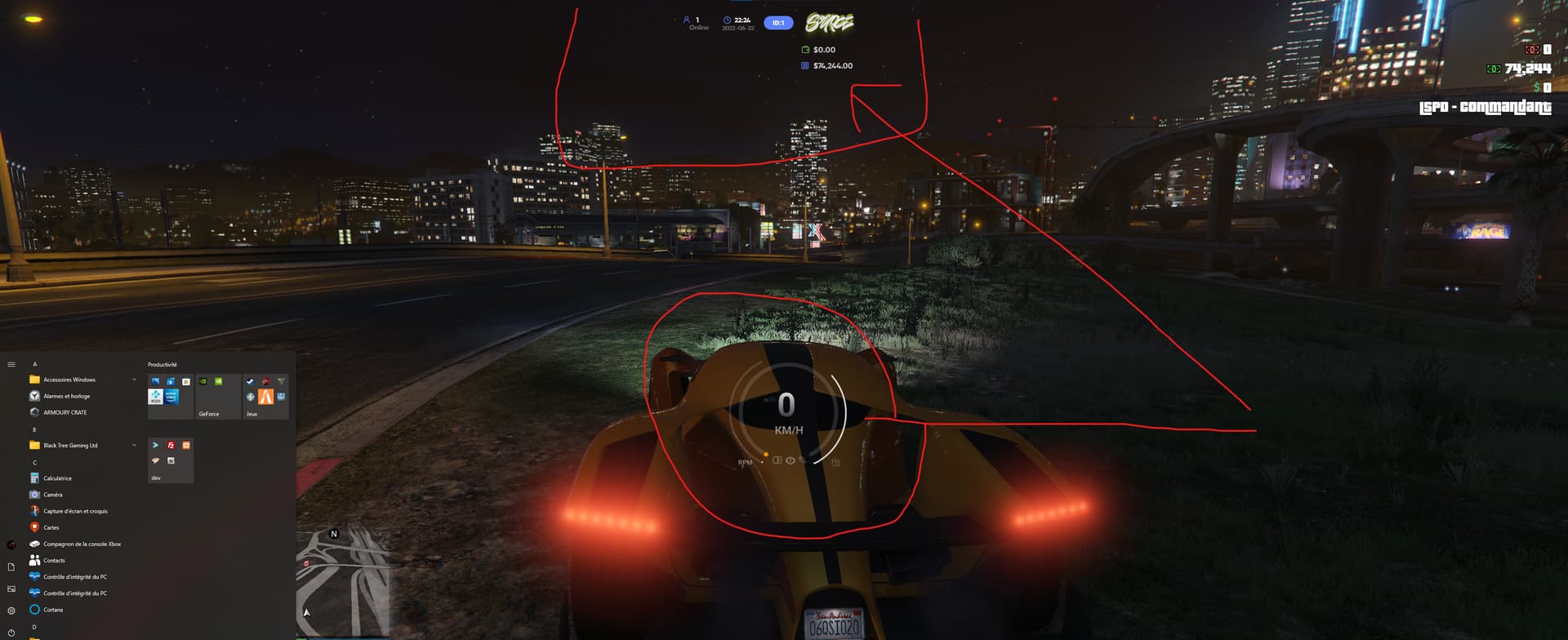The width and height of the screenshot is (1568, 640).
Task: Expand the Accessoires Windows folder
Action: [x=133, y=379]
